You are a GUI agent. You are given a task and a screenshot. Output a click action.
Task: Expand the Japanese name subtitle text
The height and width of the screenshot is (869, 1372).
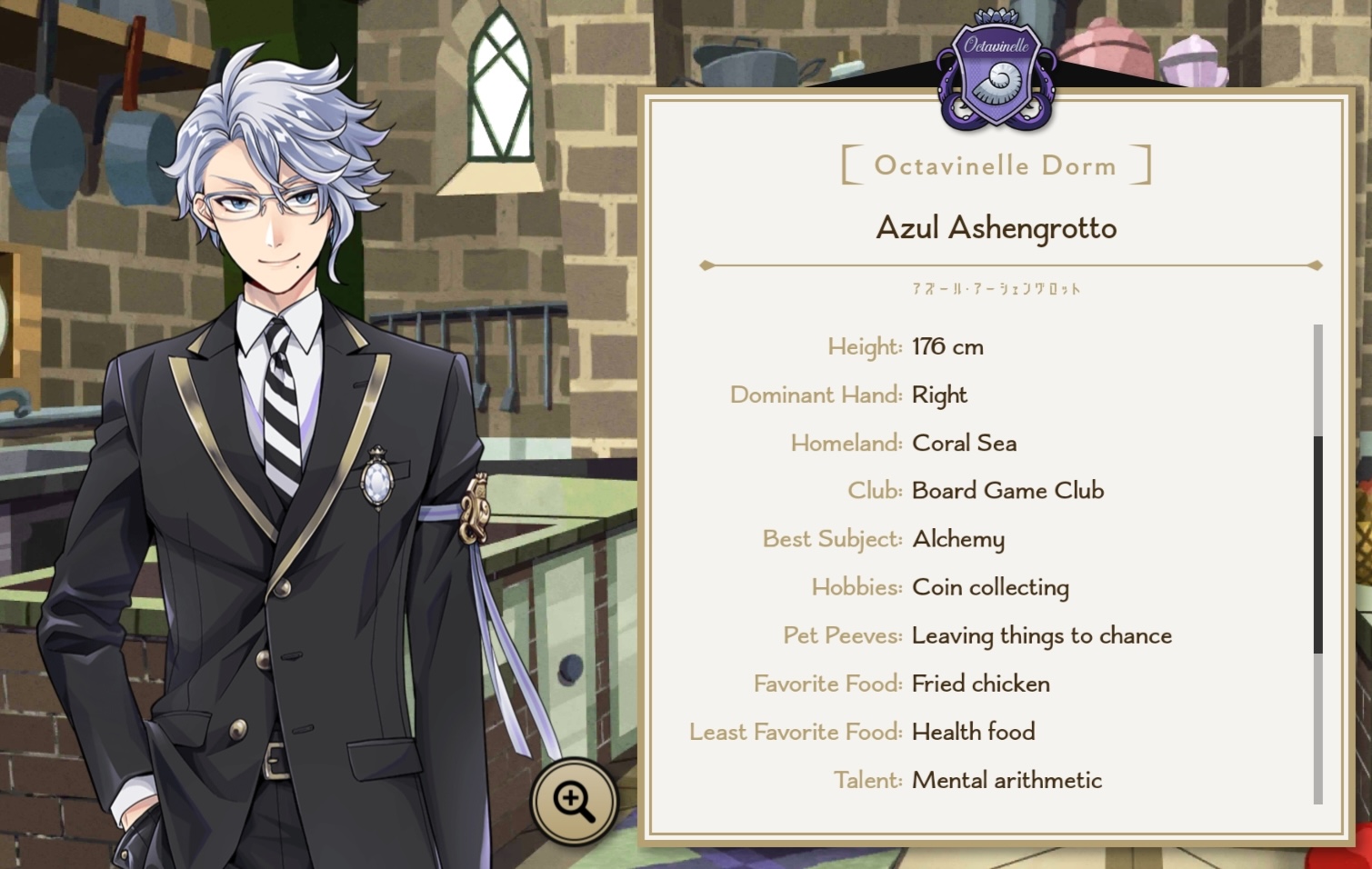[996, 287]
